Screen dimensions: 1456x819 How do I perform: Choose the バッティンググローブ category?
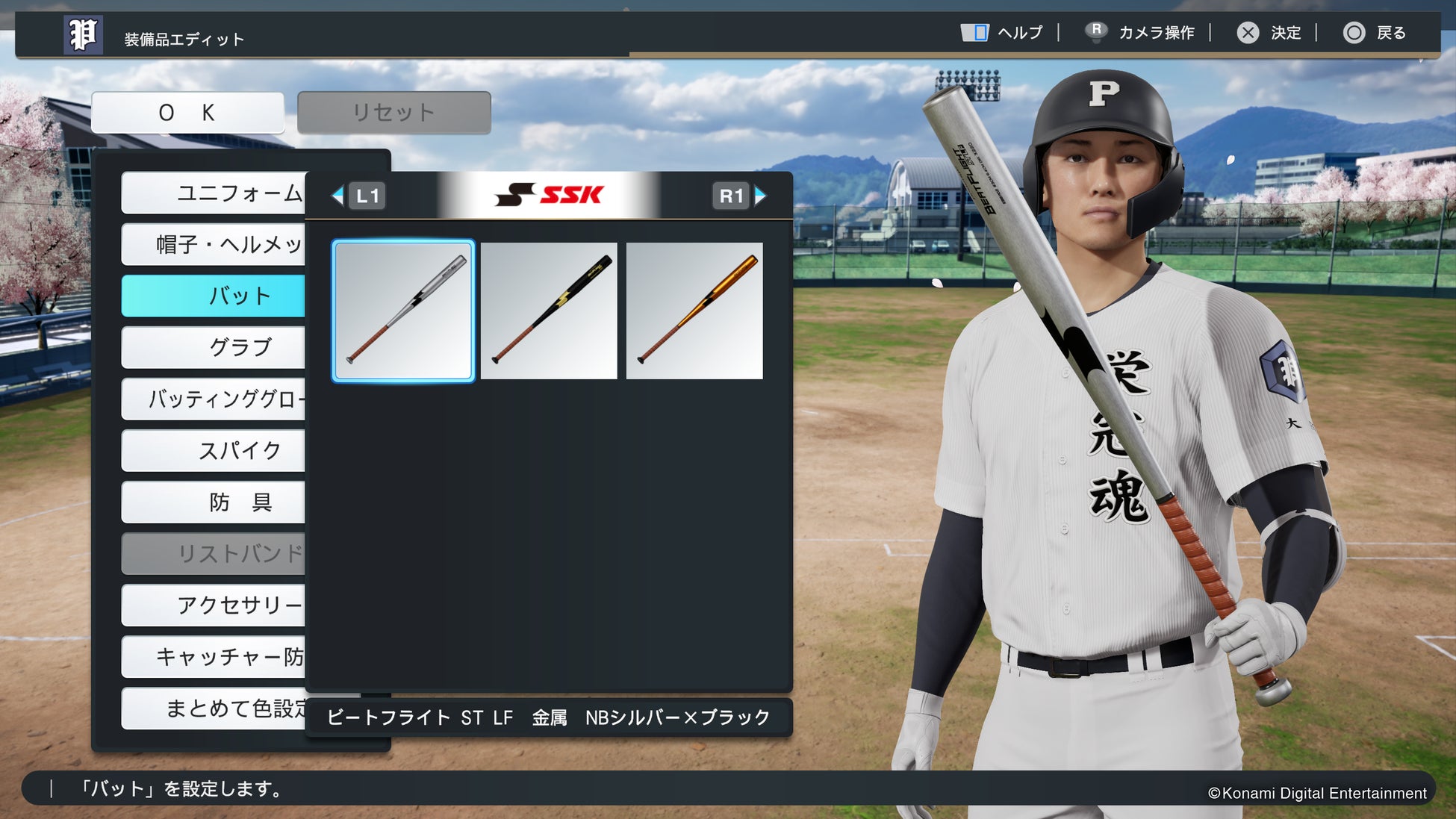pyautogui.click(x=214, y=399)
